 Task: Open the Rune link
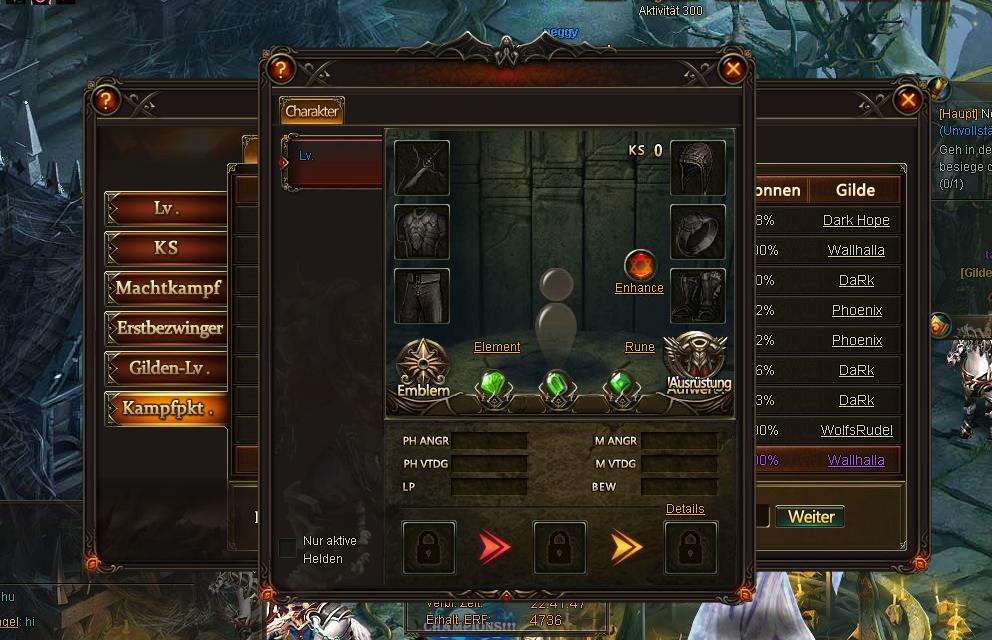639,347
